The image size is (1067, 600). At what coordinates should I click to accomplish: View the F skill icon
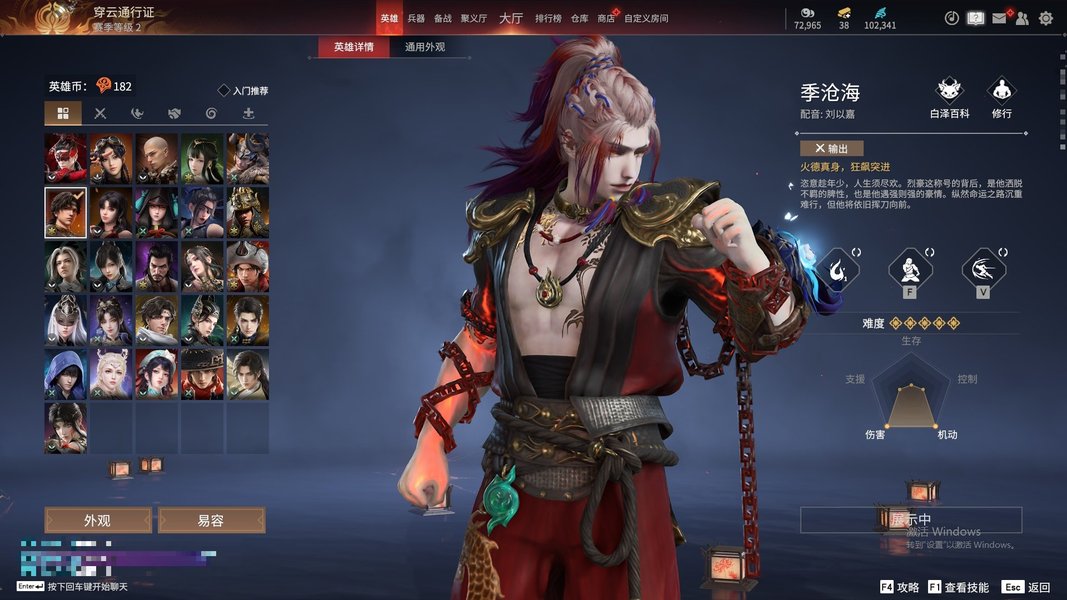(x=910, y=270)
